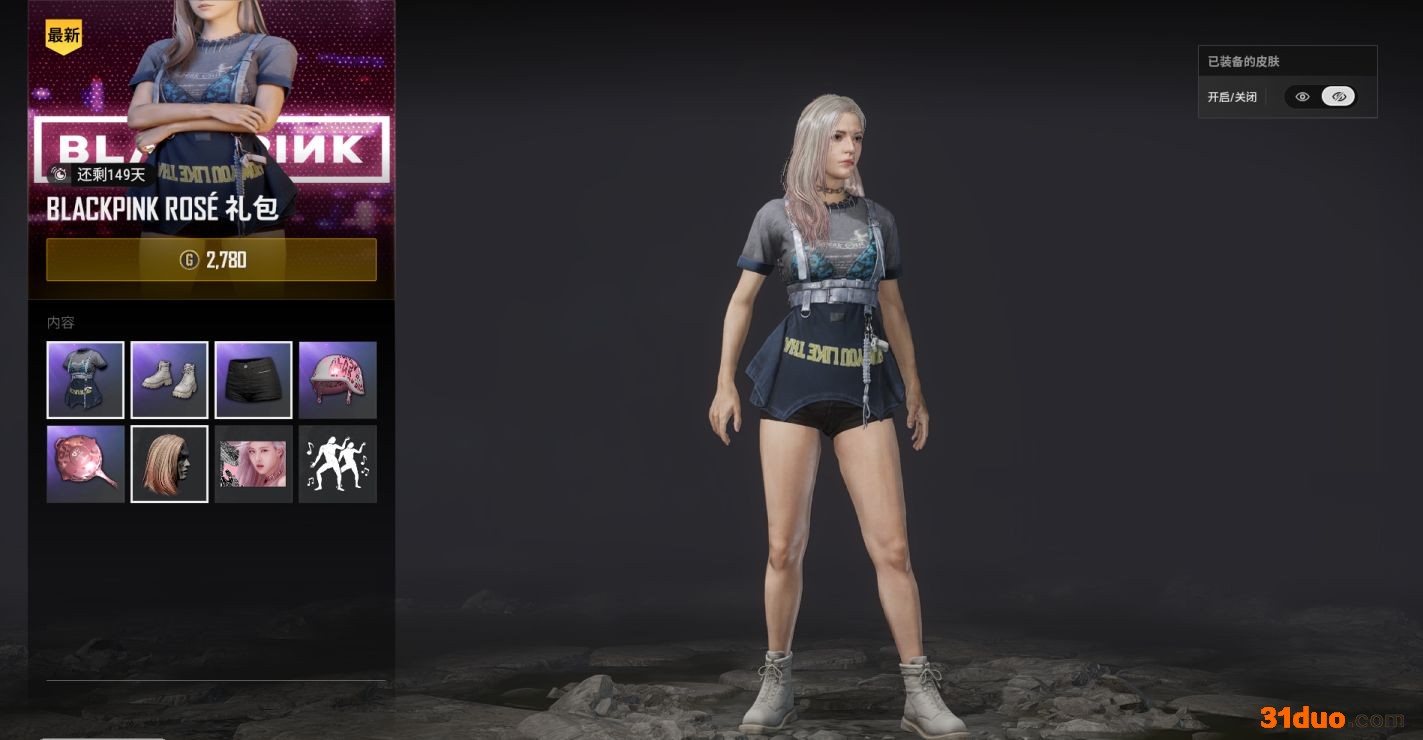Hide equipped skins with the crossed-eye icon
Image resolution: width=1423 pixels, height=740 pixels.
[x=1339, y=97]
